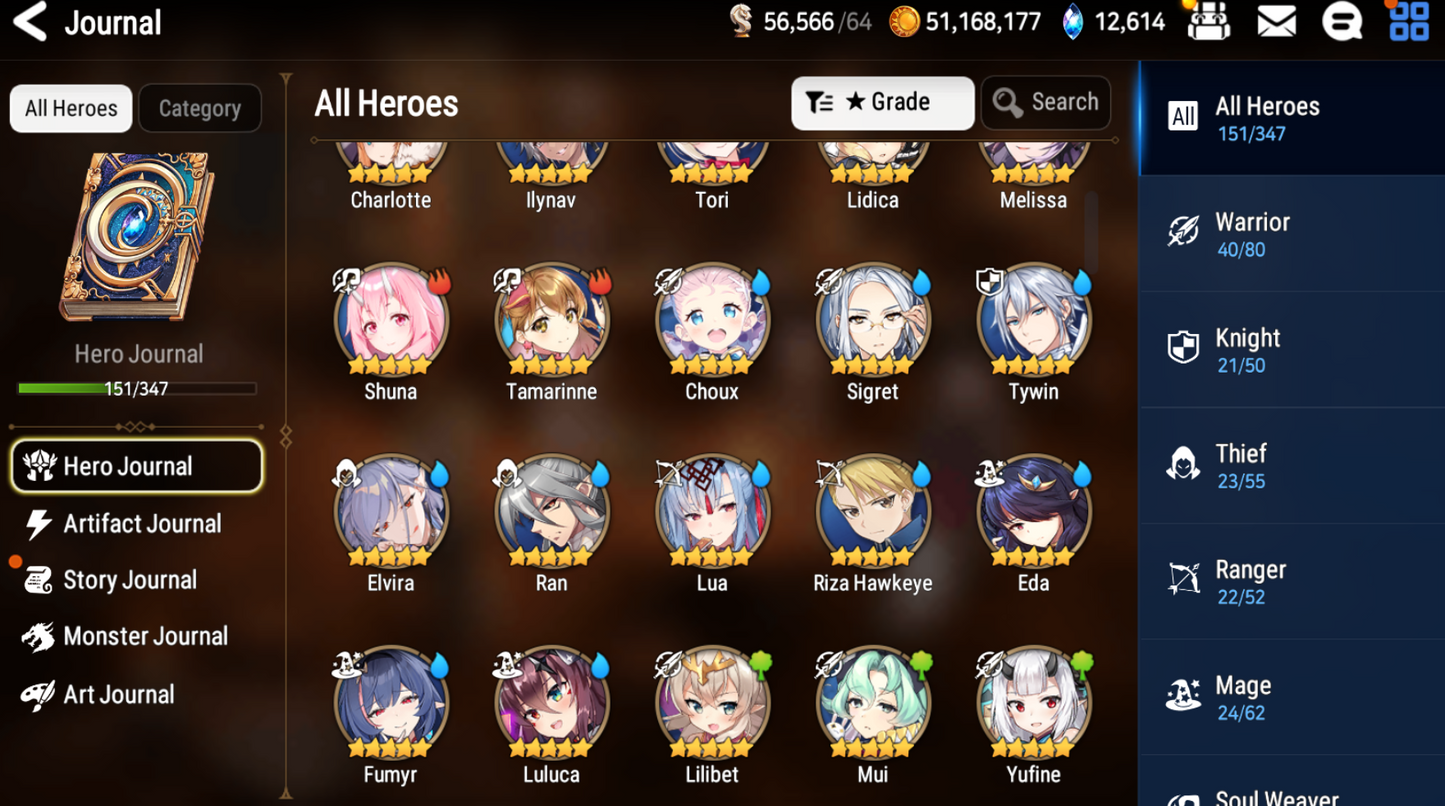Open the Art Journal
This screenshot has height=806, width=1445.
tap(118, 694)
